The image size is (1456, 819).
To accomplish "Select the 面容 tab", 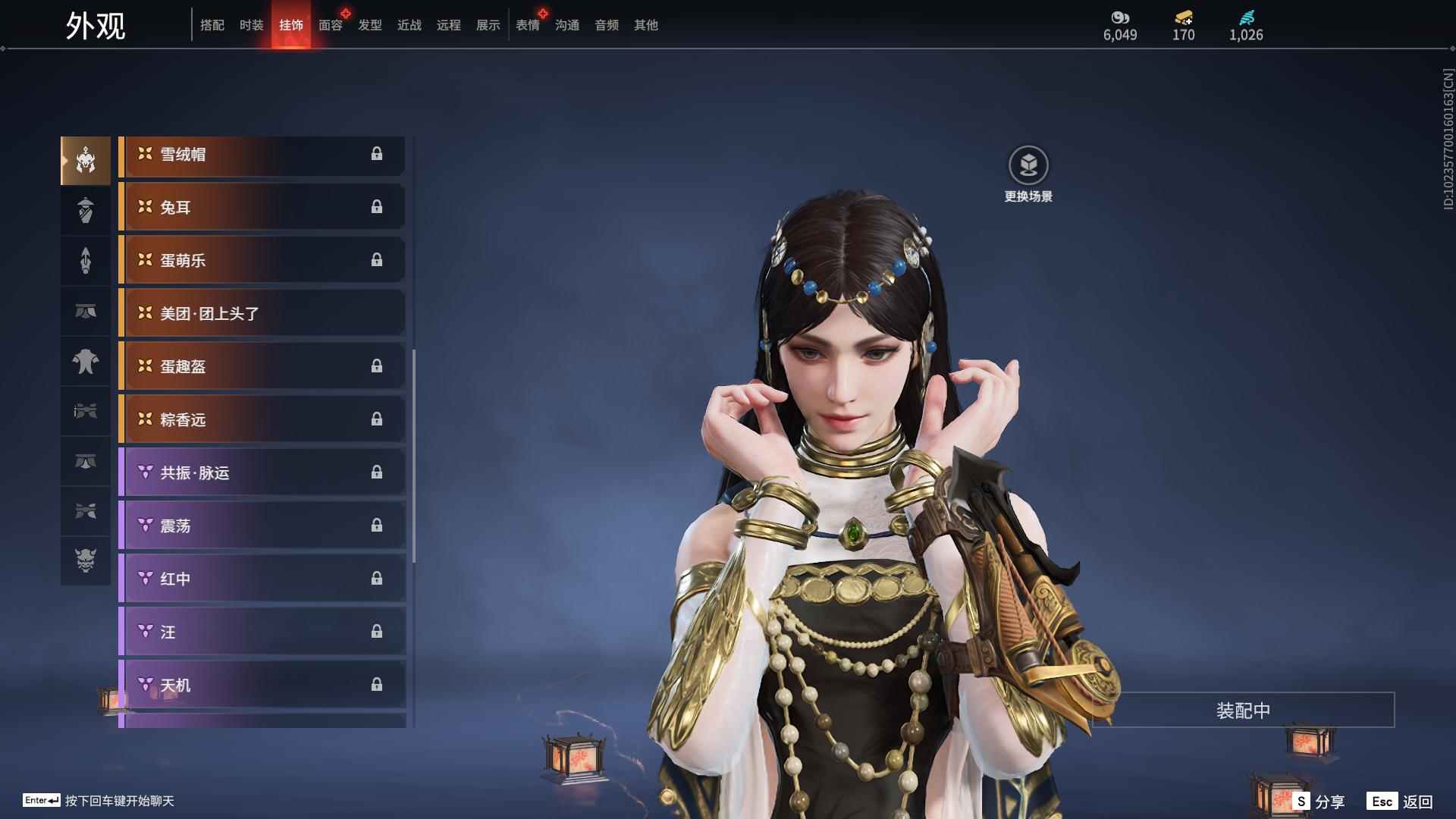I will click(331, 25).
